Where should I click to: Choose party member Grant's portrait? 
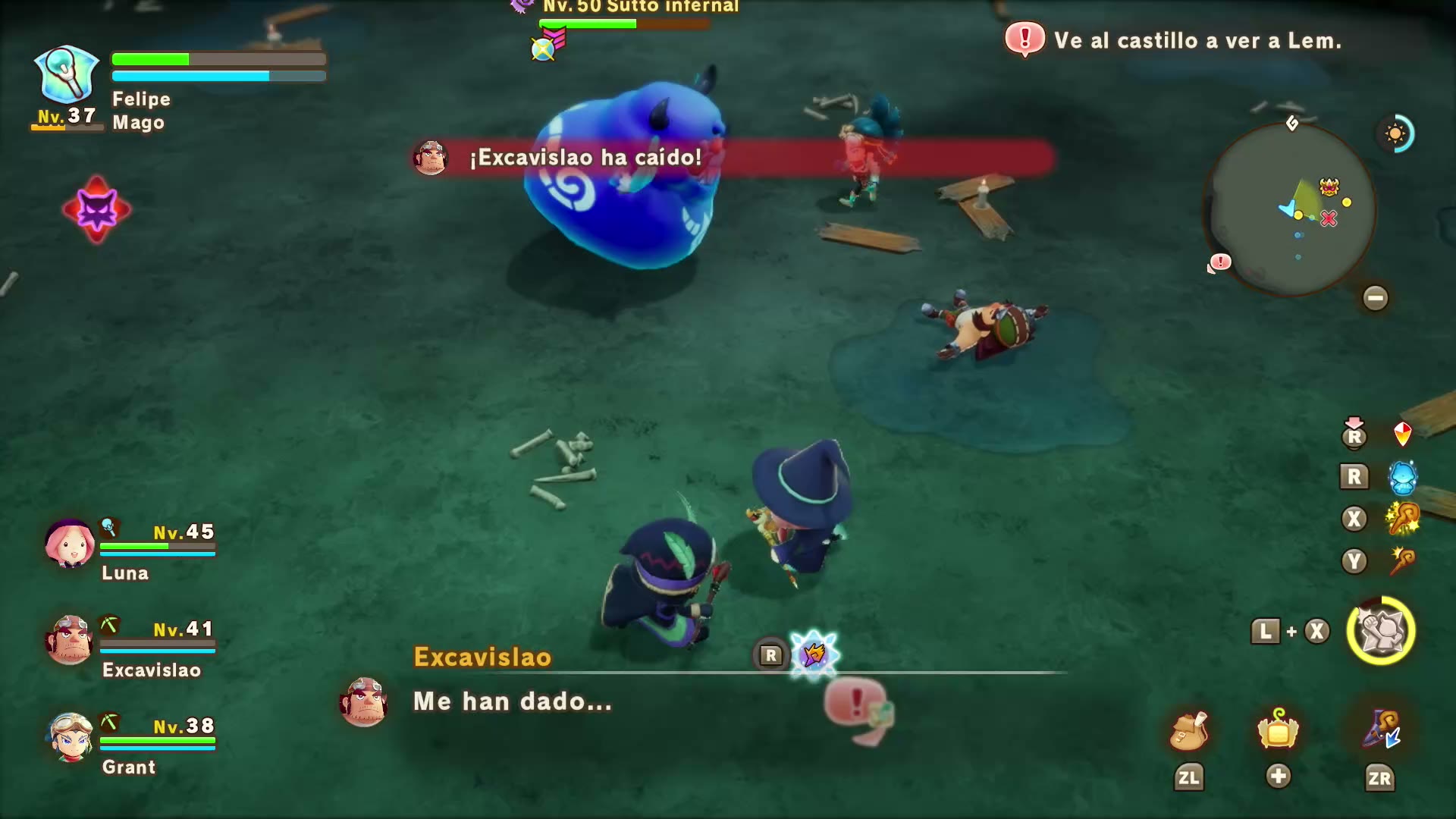70,737
